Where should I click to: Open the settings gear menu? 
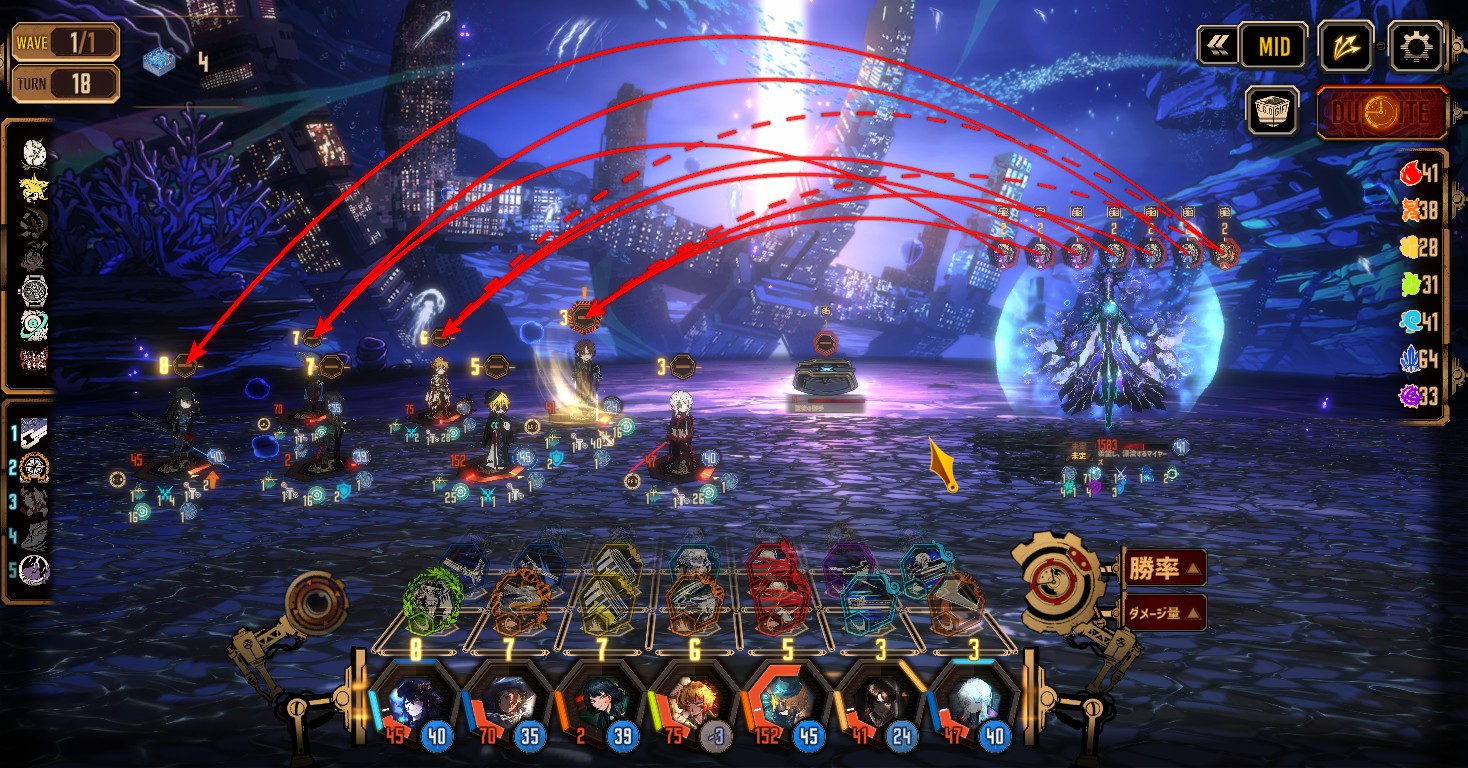tap(1416, 46)
